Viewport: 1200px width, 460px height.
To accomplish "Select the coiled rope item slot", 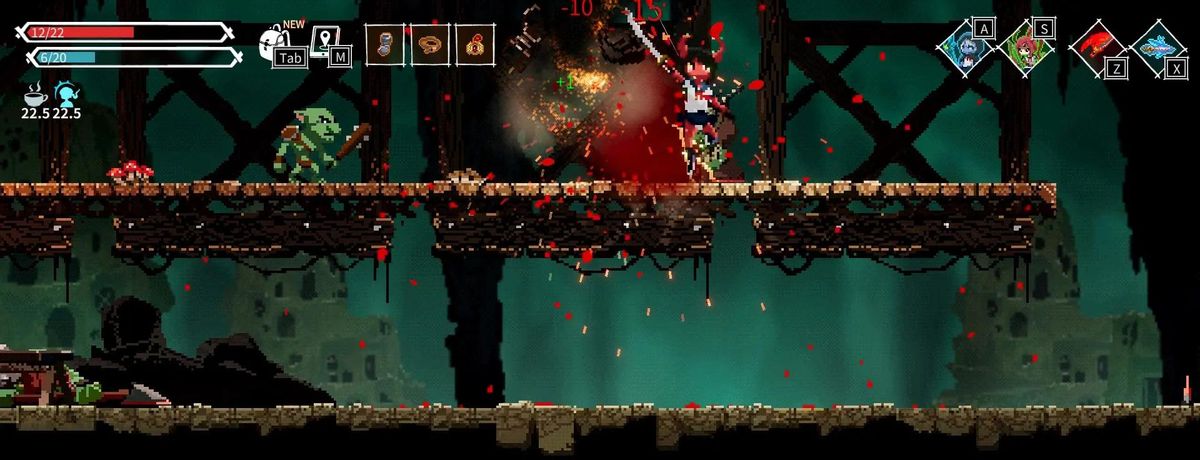I will click(430, 45).
